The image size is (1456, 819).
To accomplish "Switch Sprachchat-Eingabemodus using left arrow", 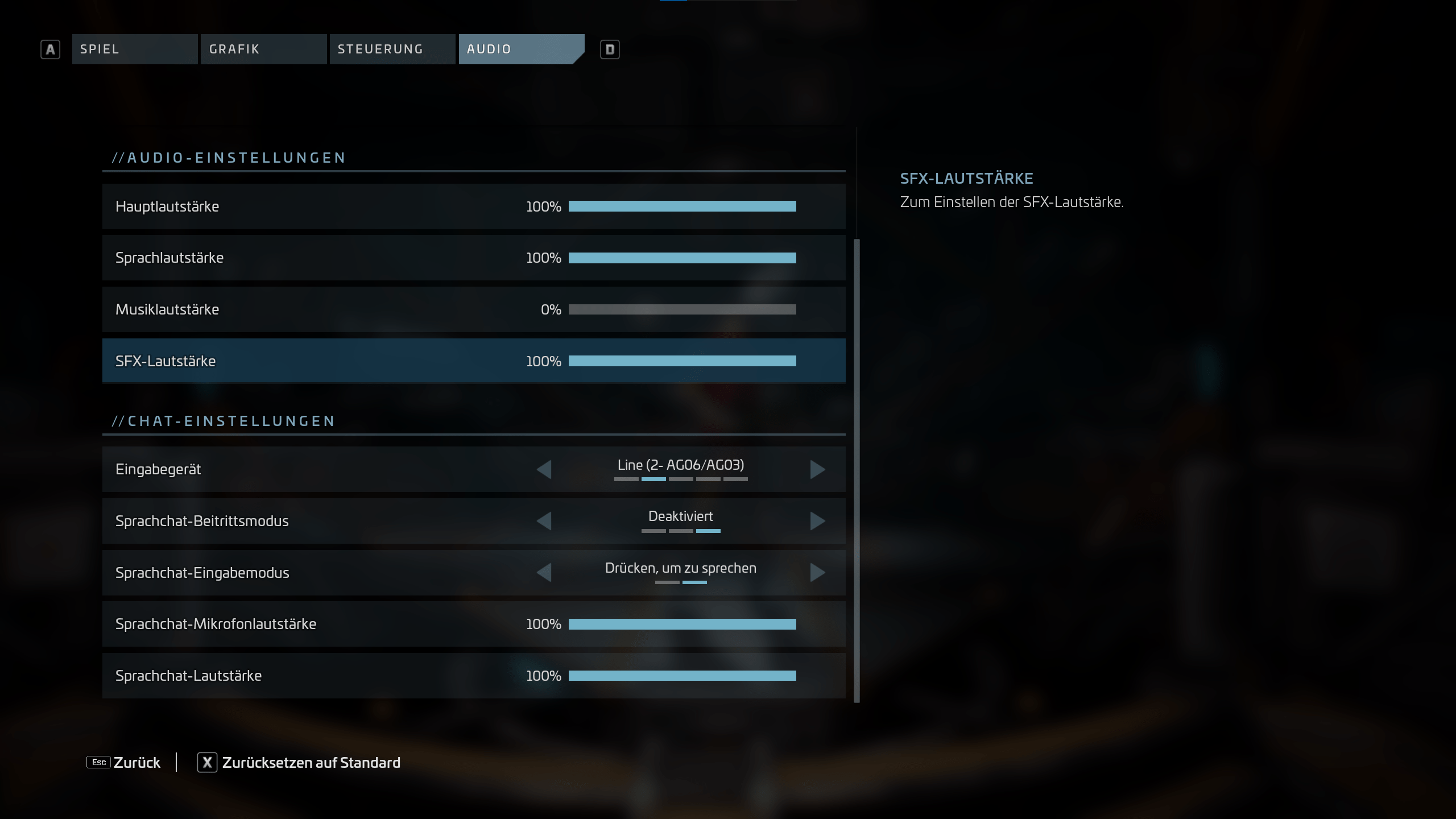I will [544, 572].
